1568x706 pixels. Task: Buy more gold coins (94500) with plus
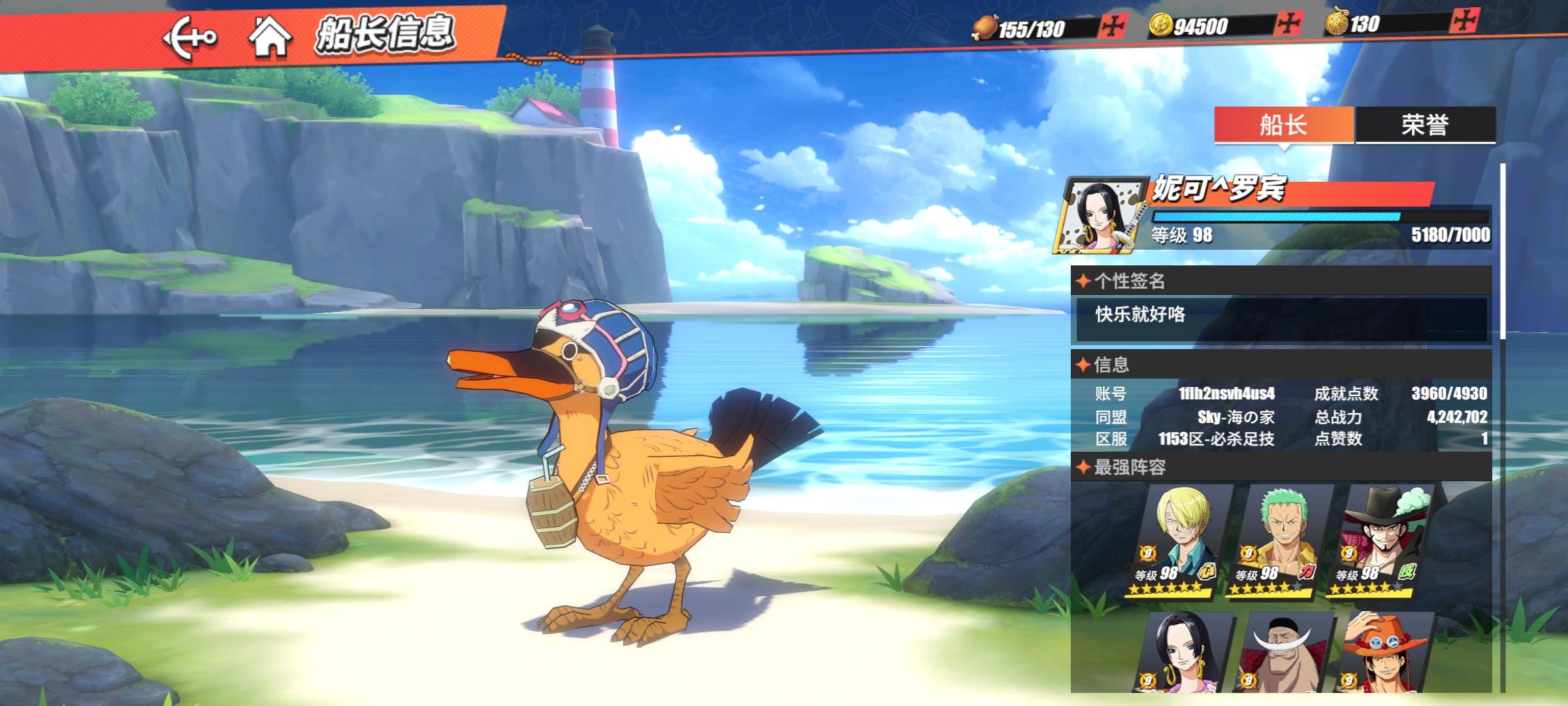click(x=1288, y=24)
